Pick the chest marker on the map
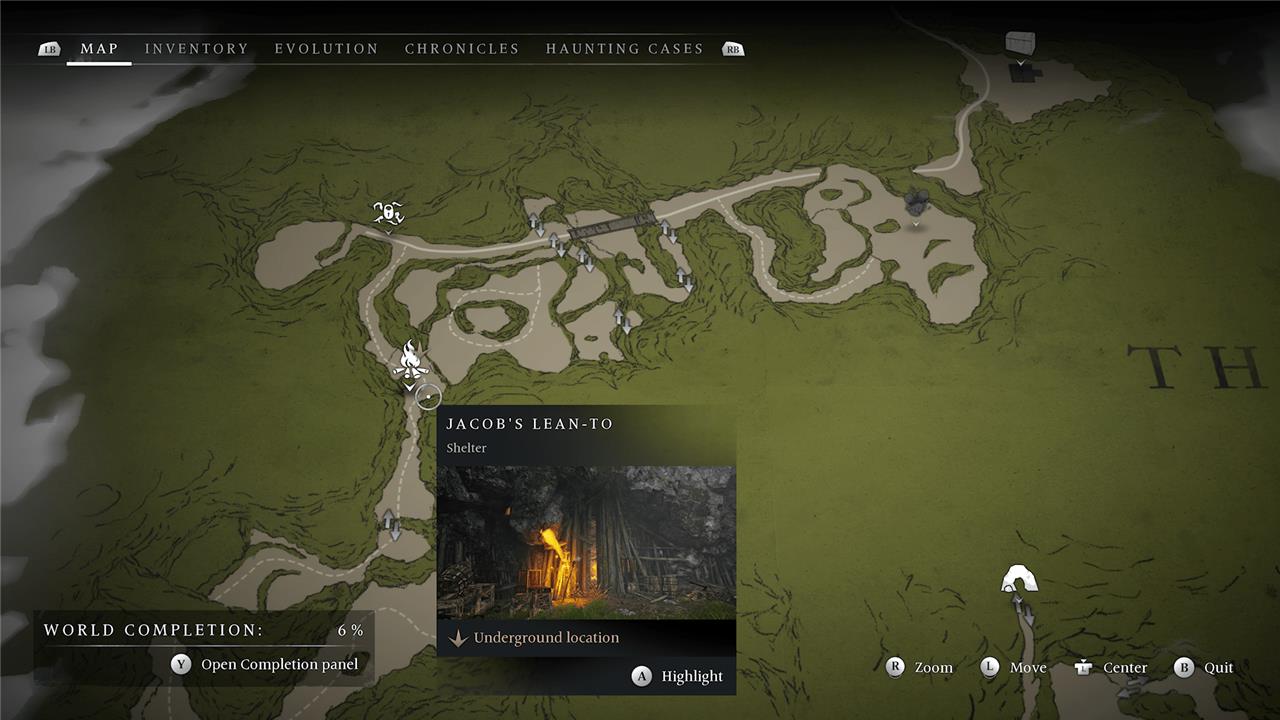This screenshot has height=720, width=1280. point(1020,45)
